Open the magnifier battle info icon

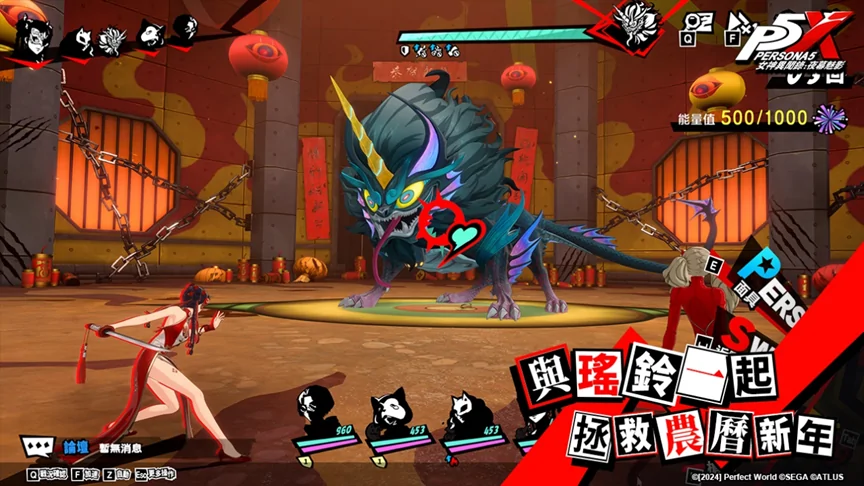(x=695, y=24)
